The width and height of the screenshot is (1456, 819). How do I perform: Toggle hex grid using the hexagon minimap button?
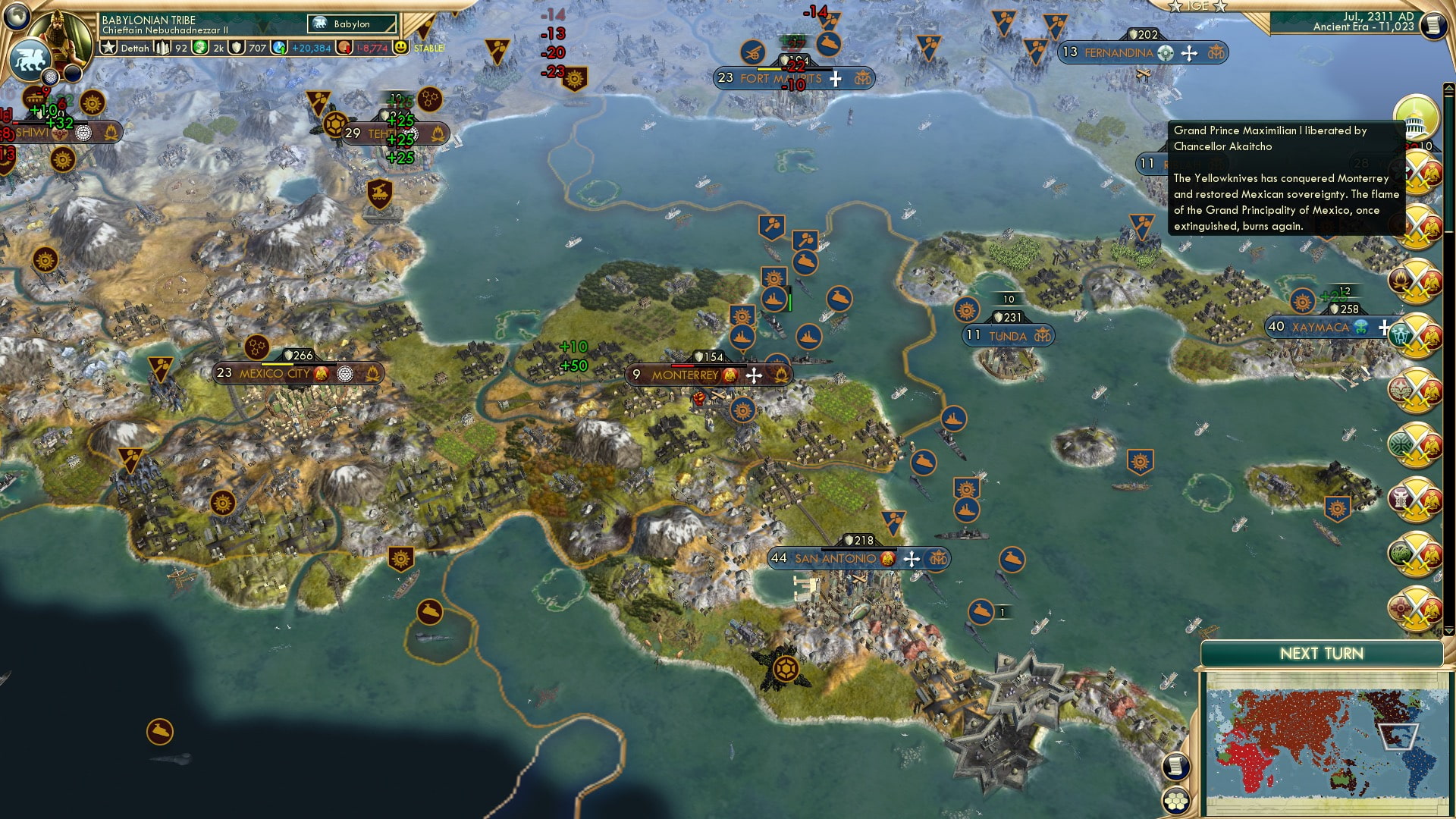[x=1177, y=802]
